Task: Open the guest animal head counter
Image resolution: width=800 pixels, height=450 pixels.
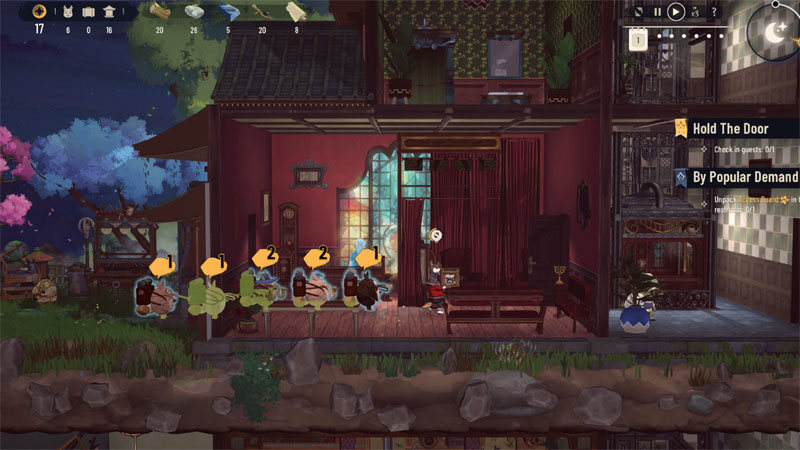Action: (68, 12)
